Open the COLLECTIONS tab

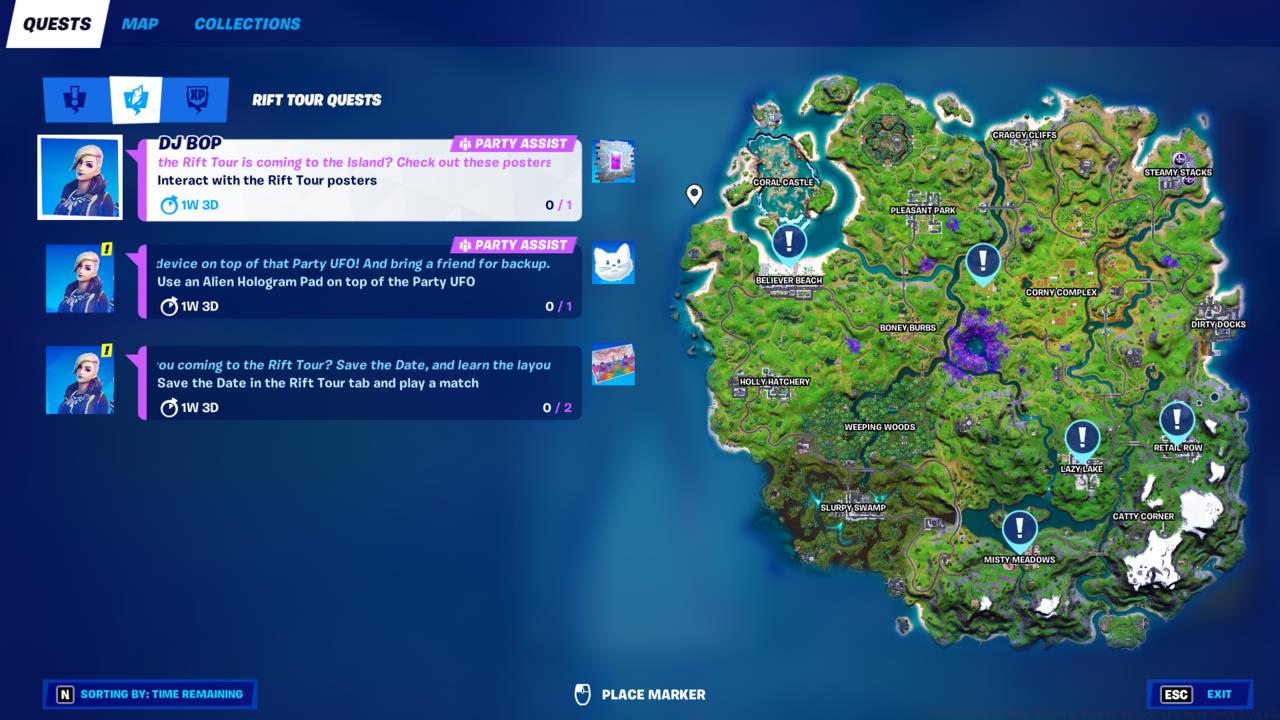coord(246,24)
